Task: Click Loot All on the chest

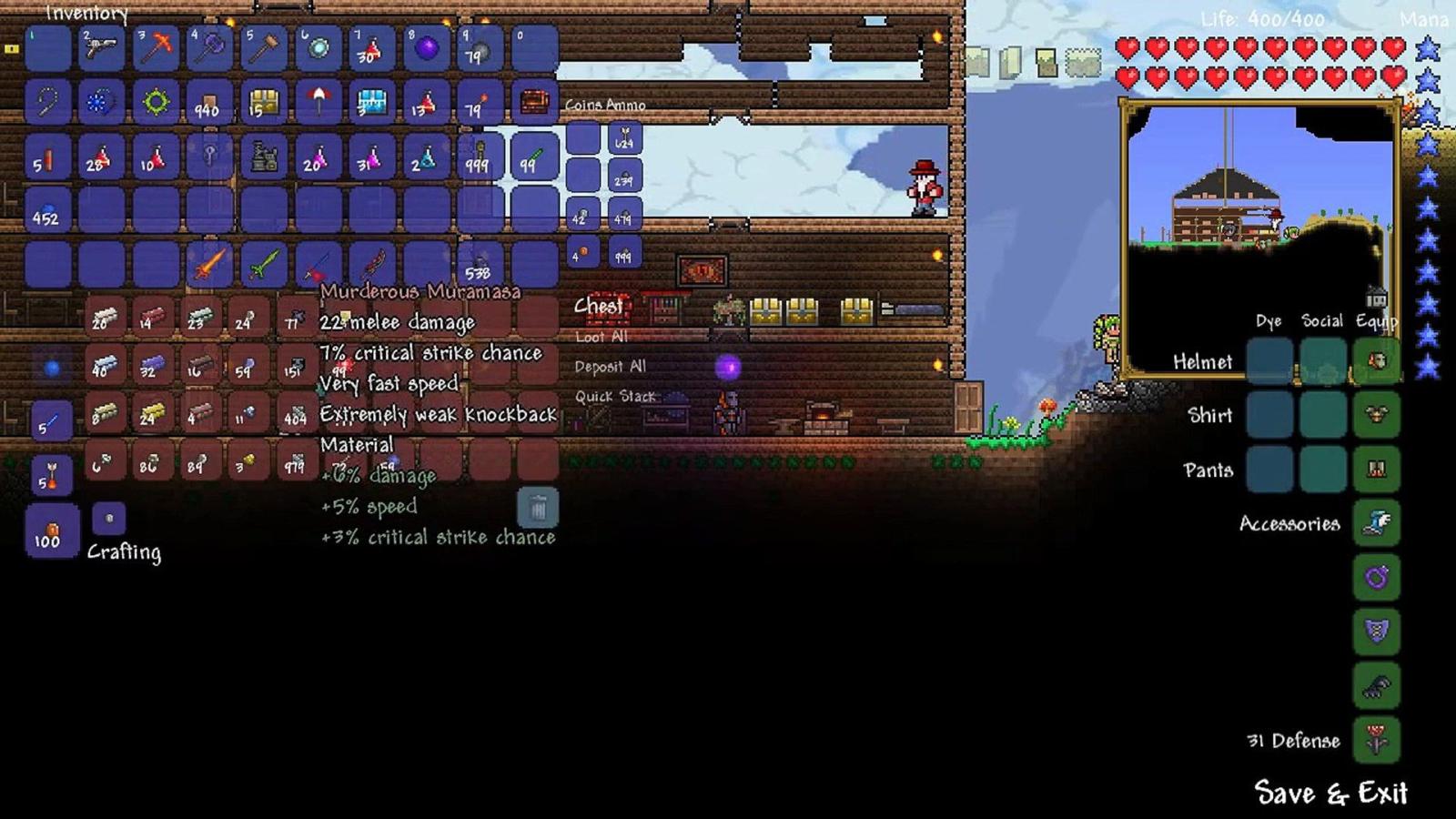Action: (x=601, y=337)
